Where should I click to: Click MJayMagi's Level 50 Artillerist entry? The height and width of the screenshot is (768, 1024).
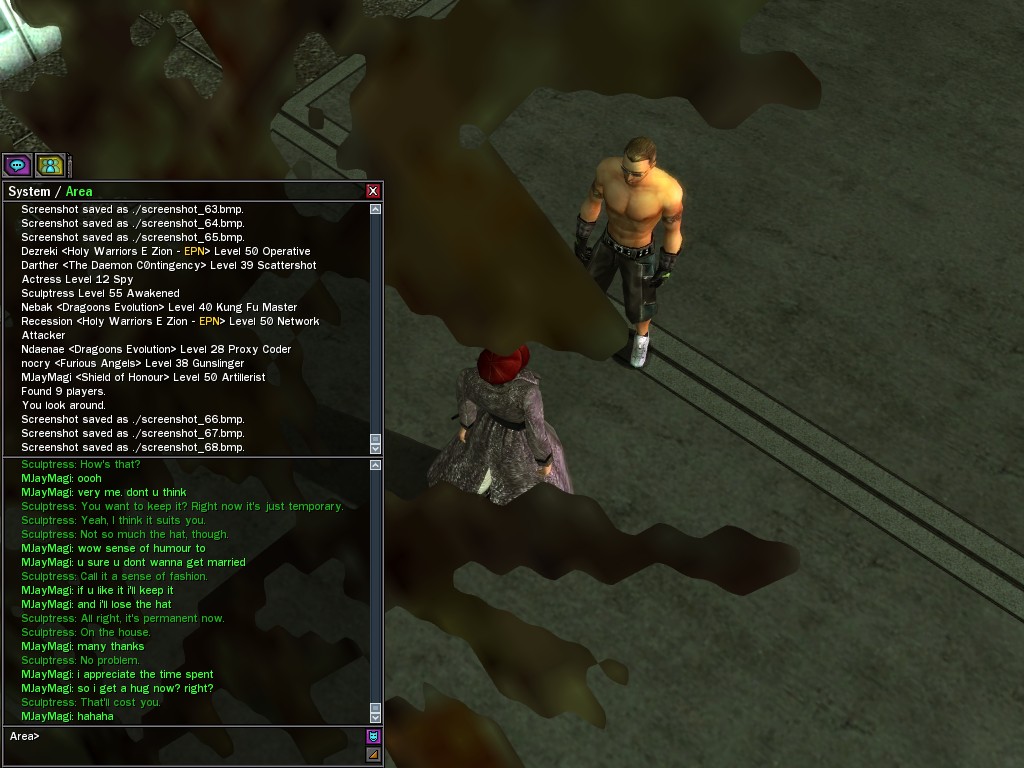click(143, 377)
